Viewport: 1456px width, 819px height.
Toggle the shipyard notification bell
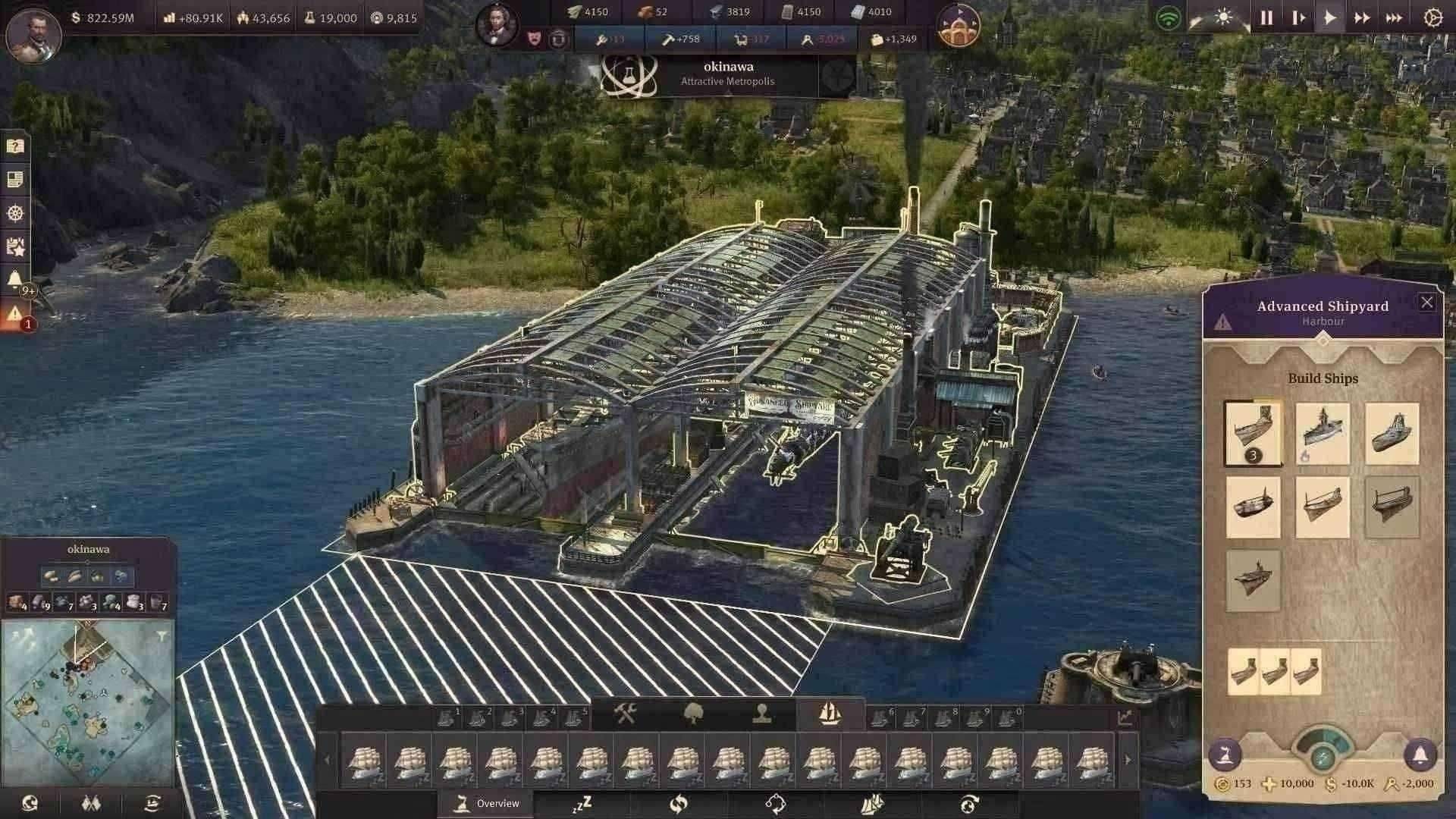tap(1420, 755)
